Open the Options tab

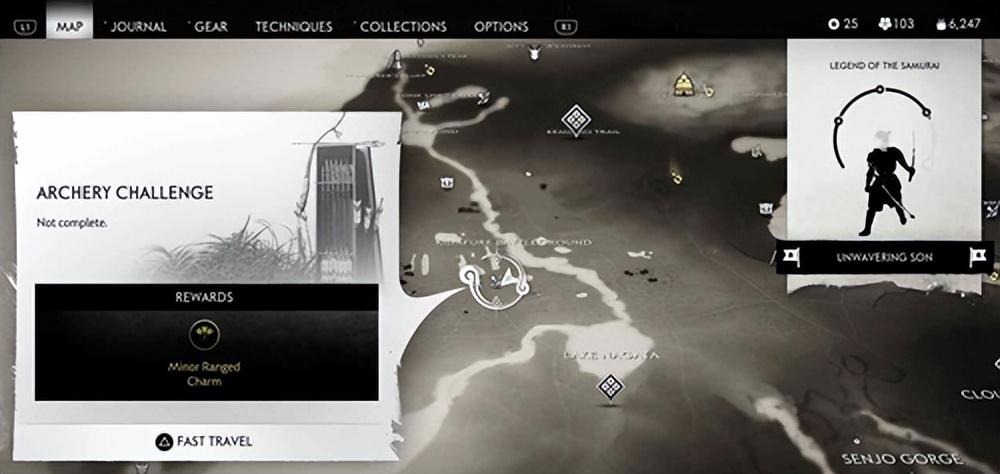tap(501, 26)
